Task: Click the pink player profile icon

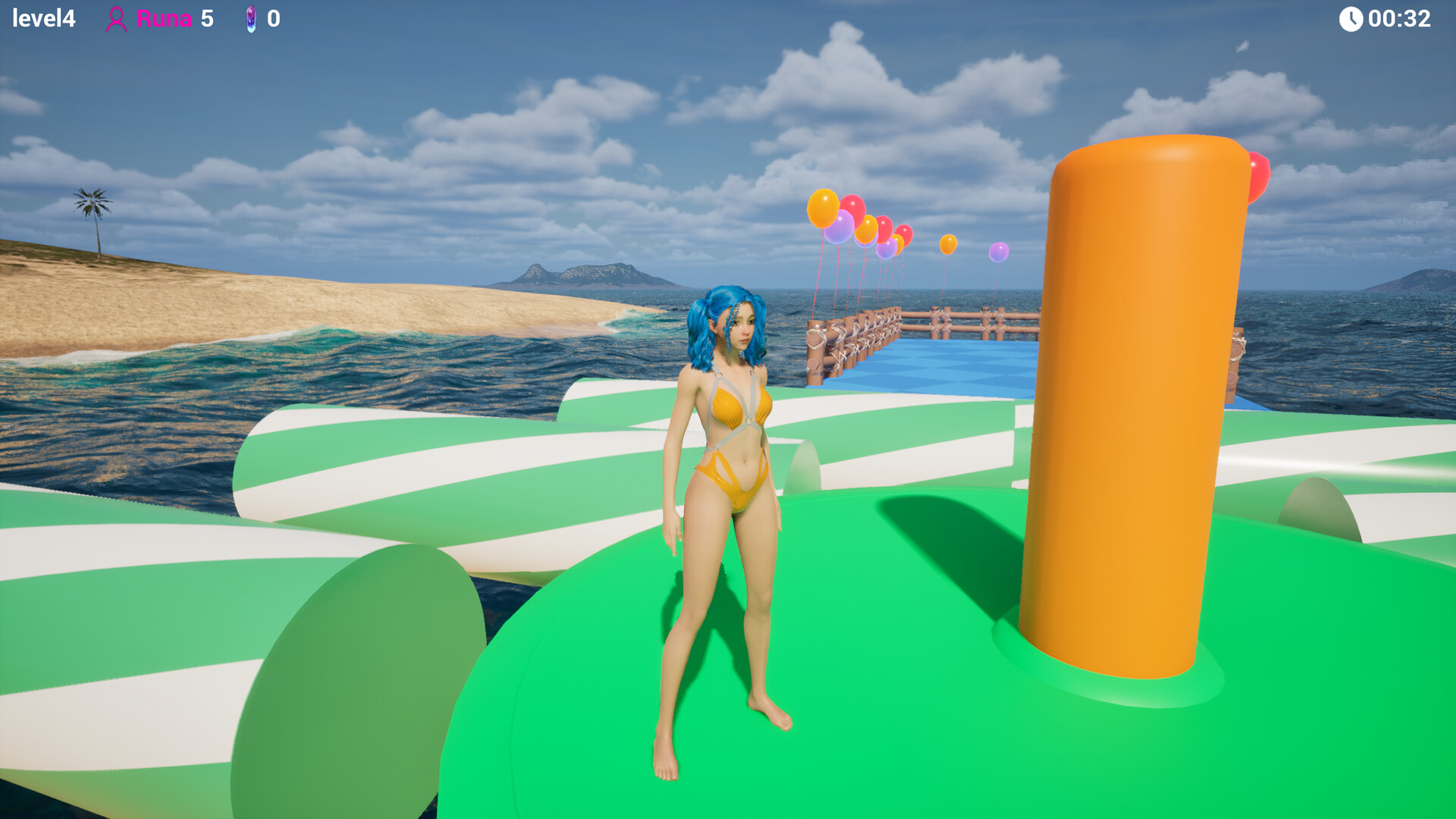Action: pyautogui.click(x=118, y=18)
